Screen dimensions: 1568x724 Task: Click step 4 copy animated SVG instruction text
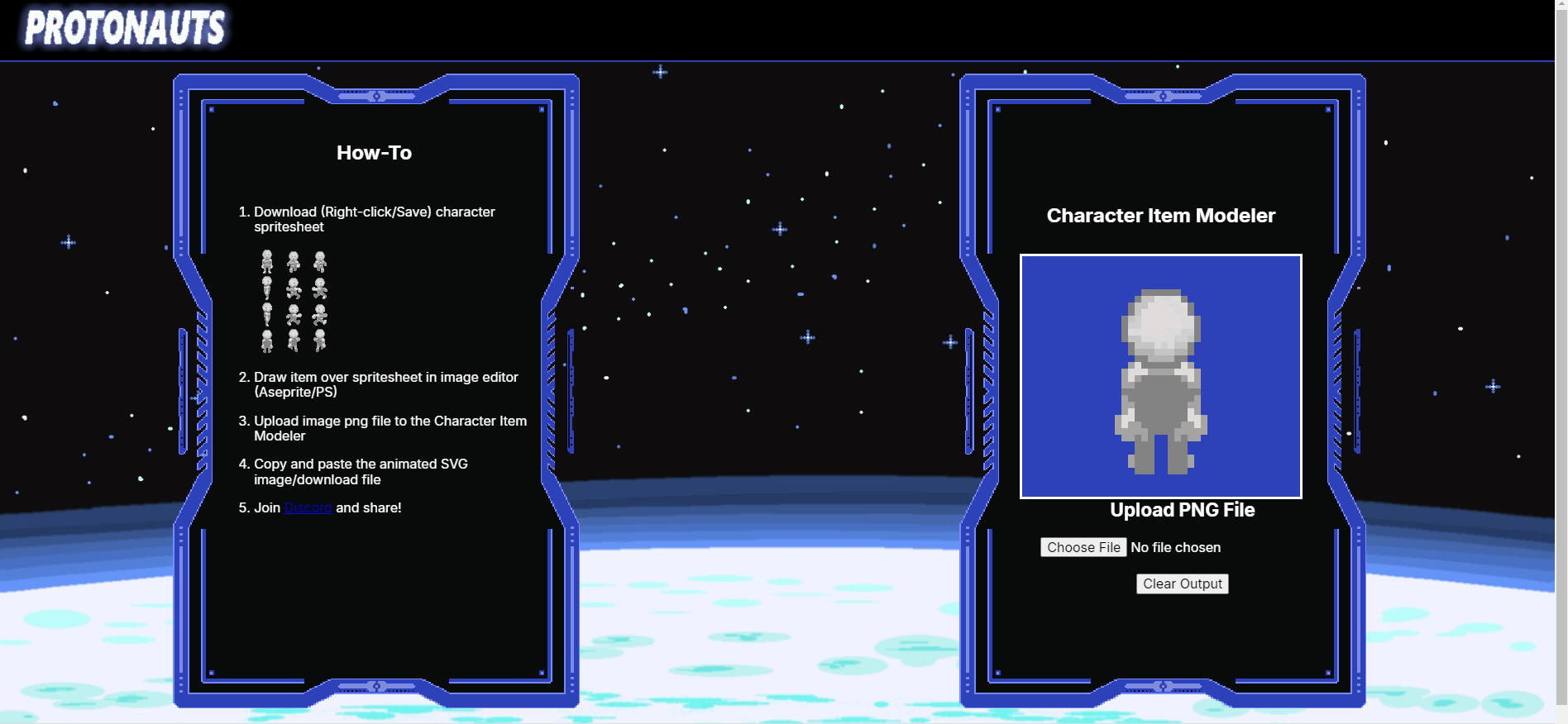click(x=361, y=471)
